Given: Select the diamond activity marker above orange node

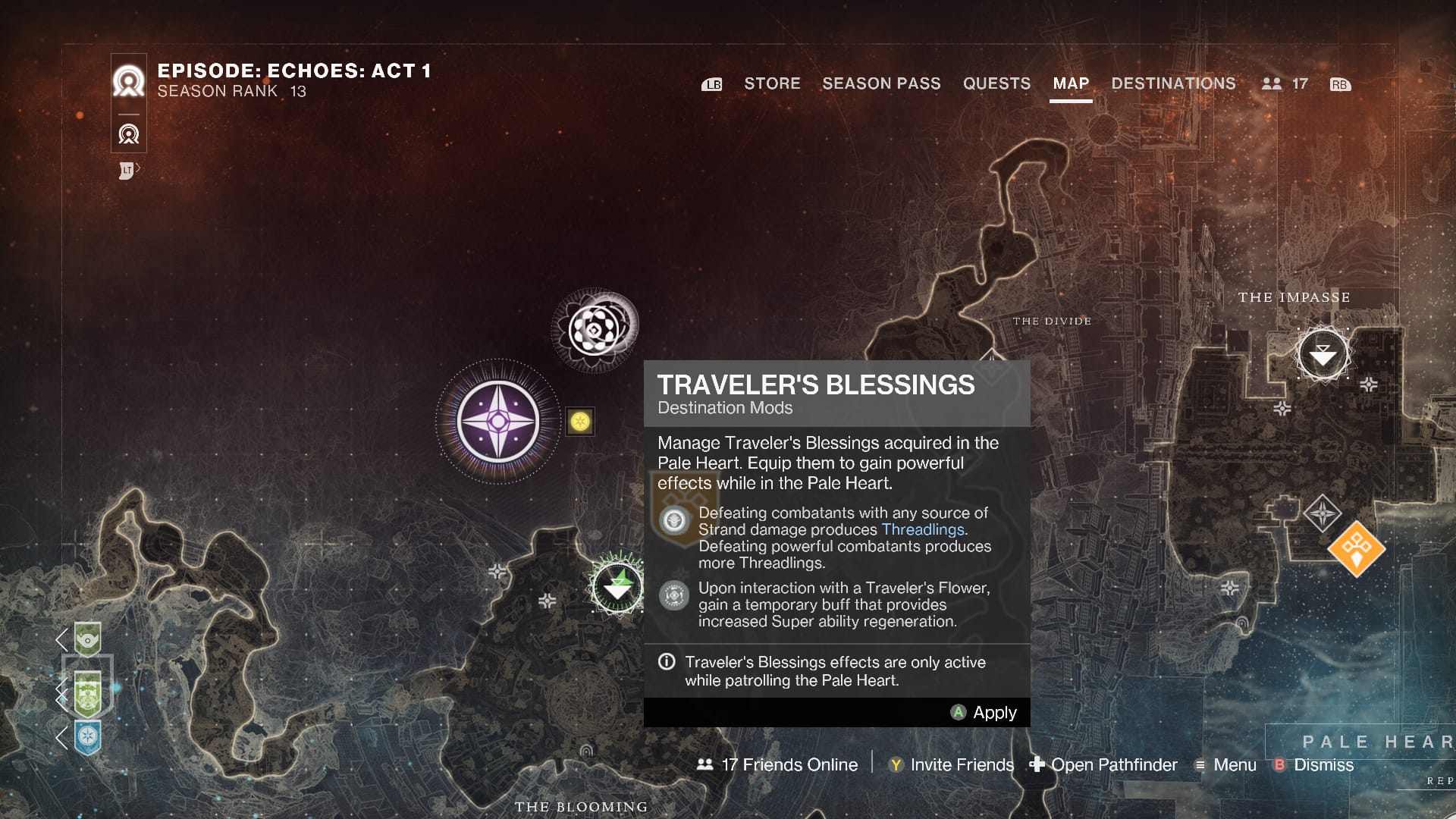Looking at the screenshot, I should coord(1323,513).
